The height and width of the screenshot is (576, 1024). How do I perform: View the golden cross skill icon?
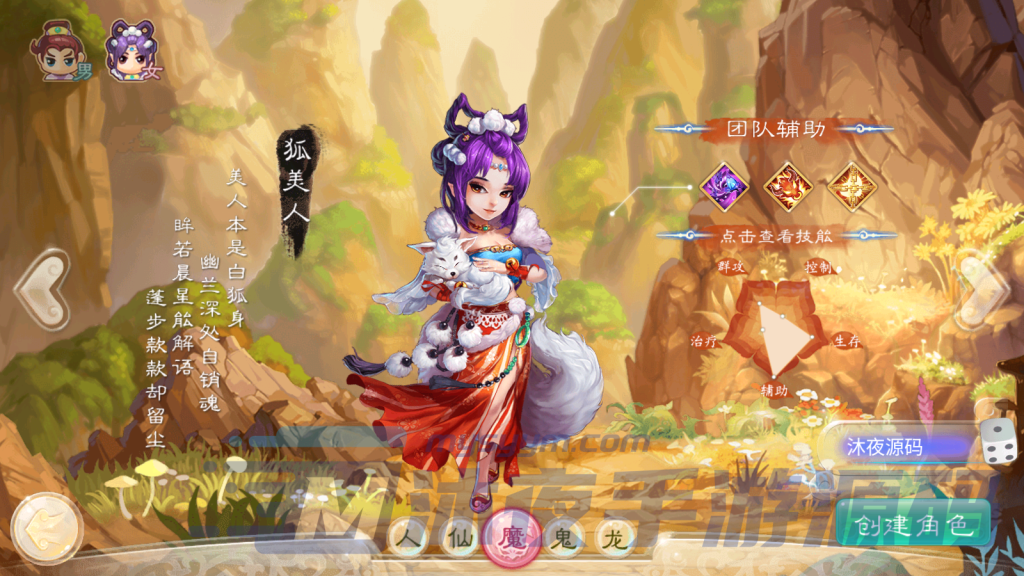(852, 186)
